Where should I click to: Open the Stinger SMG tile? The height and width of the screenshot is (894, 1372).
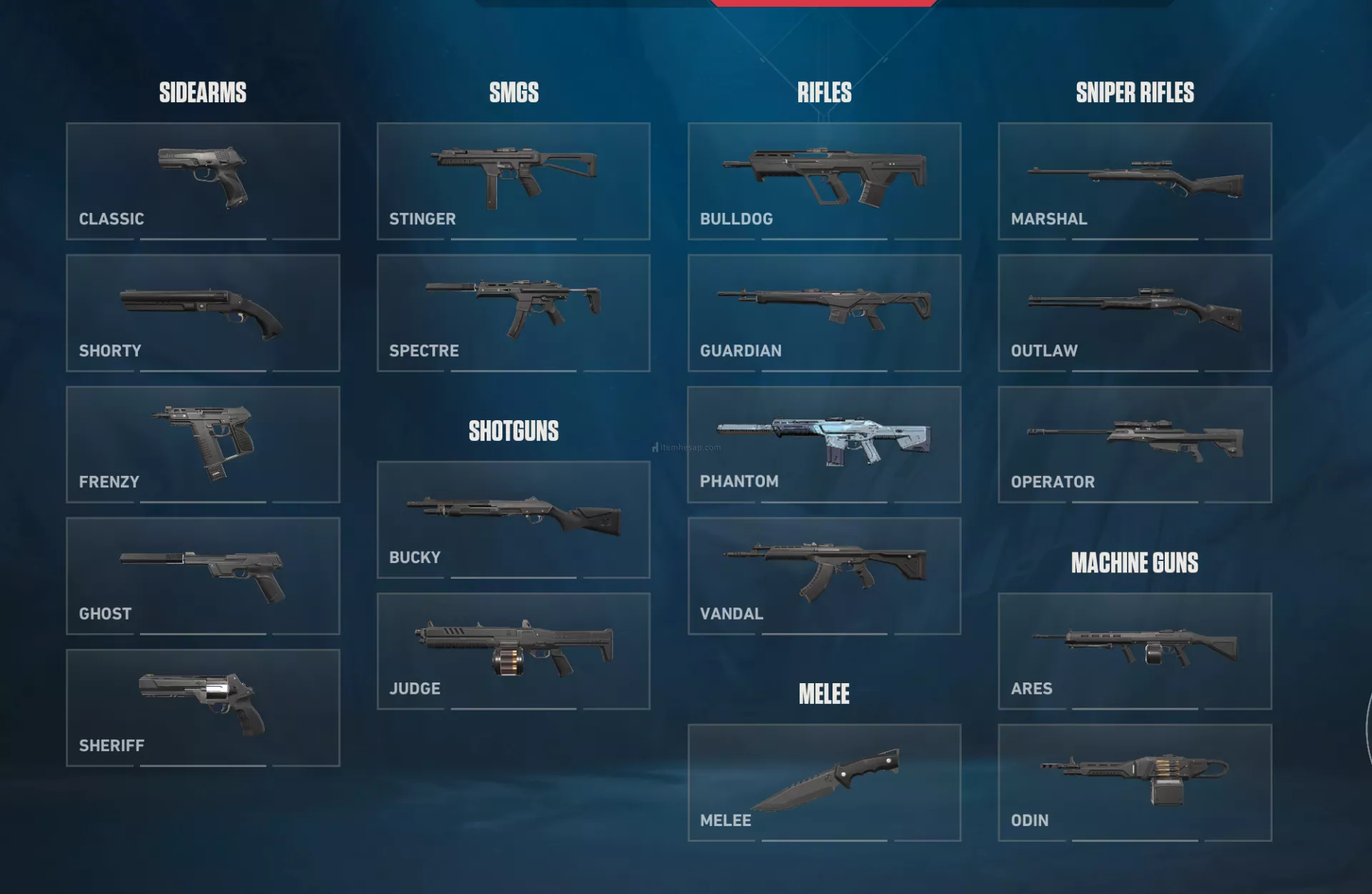tap(513, 181)
